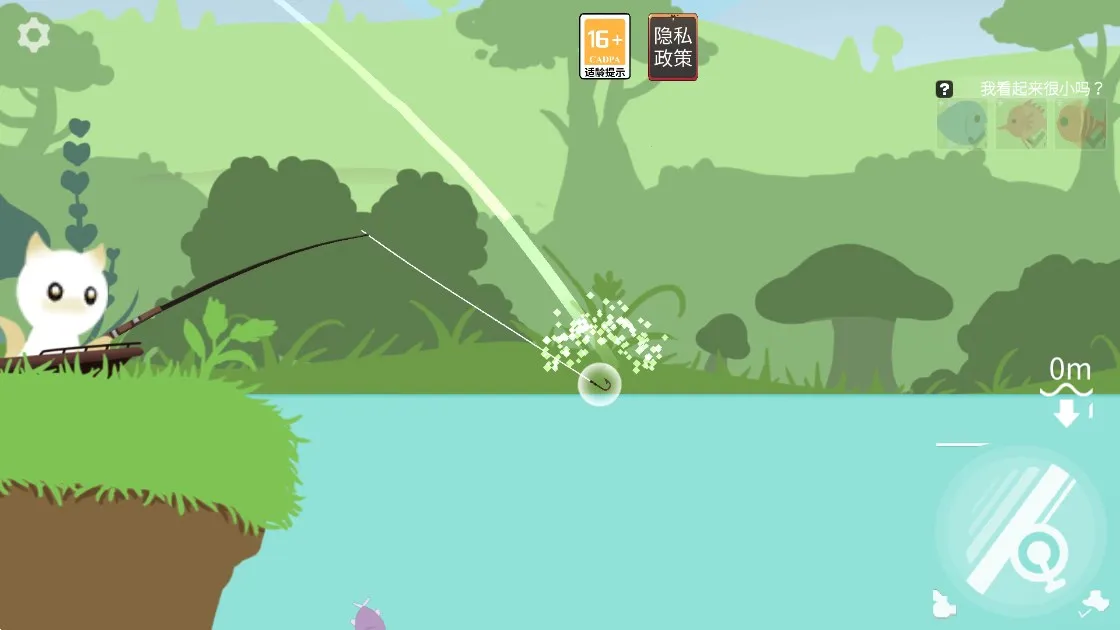Tap the small white icon left of the reel
The width and height of the screenshot is (1120, 630).
pos(943,604)
